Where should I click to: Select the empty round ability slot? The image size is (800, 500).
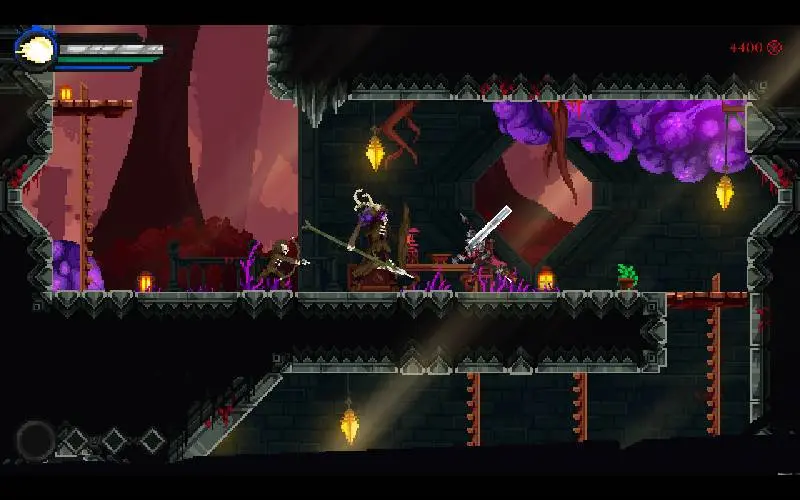36,439
